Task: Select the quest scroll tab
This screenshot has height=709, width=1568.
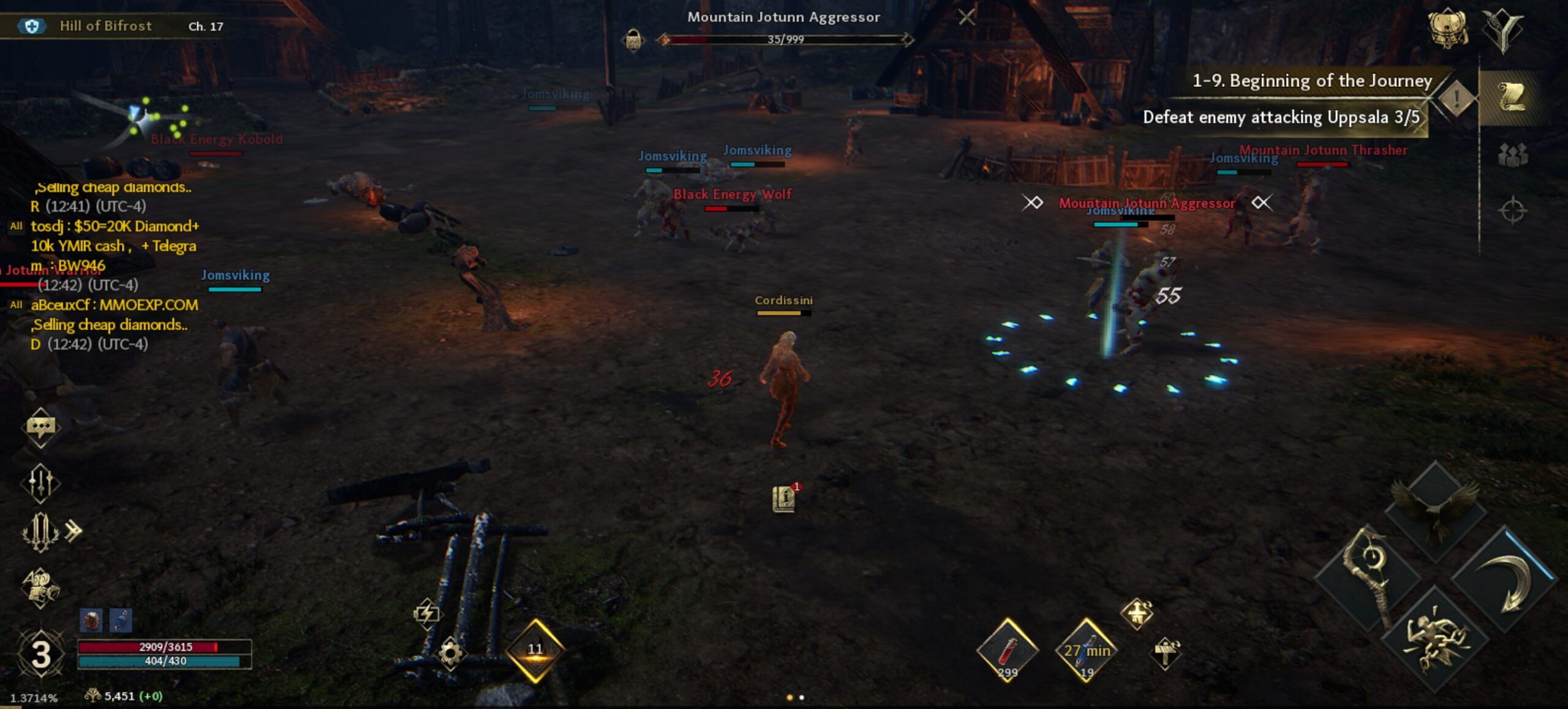Action: pyautogui.click(x=1511, y=97)
